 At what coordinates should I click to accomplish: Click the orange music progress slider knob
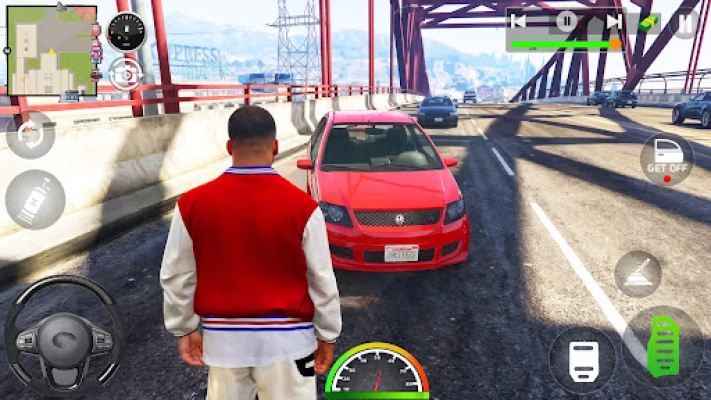click(x=614, y=44)
